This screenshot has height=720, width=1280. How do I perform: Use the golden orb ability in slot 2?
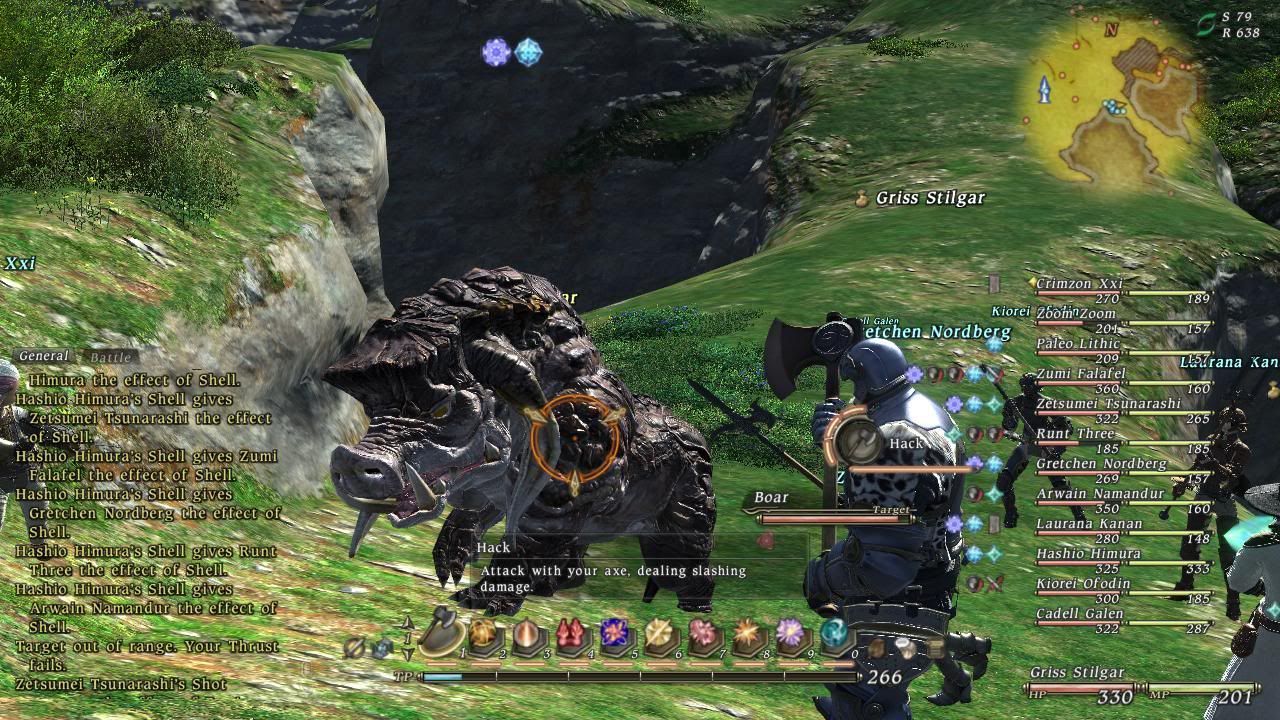click(x=484, y=634)
